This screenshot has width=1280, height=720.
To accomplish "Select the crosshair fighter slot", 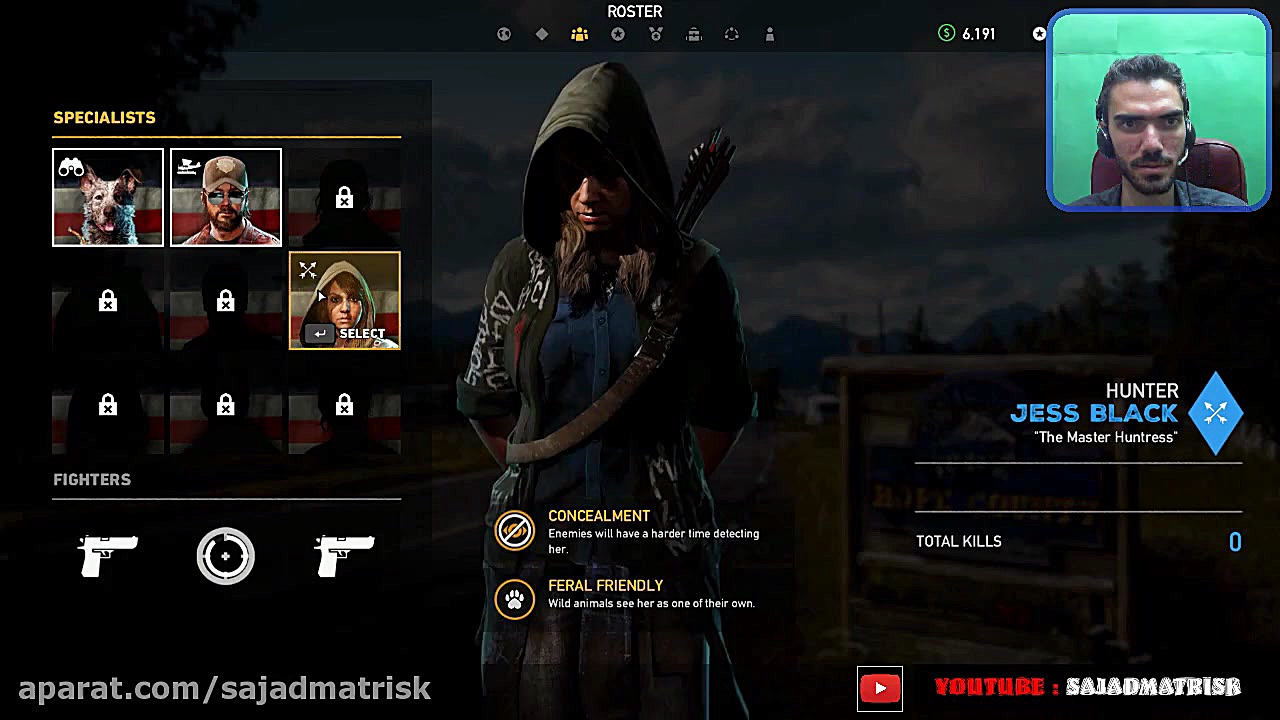I will [x=226, y=555].
